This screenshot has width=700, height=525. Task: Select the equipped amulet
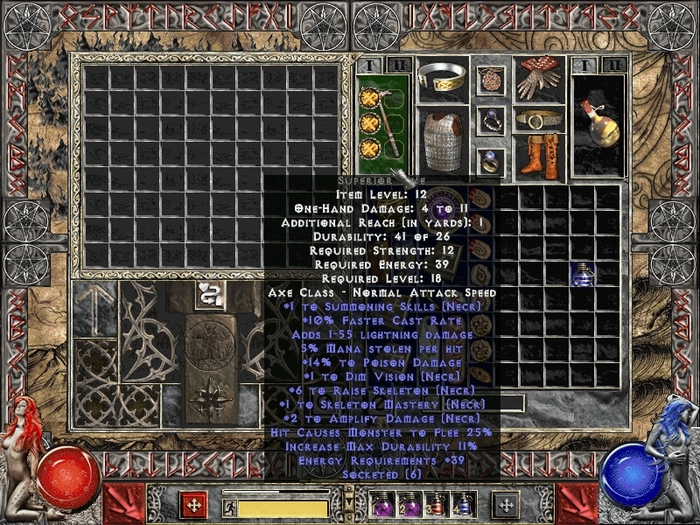tap(490, 79)
